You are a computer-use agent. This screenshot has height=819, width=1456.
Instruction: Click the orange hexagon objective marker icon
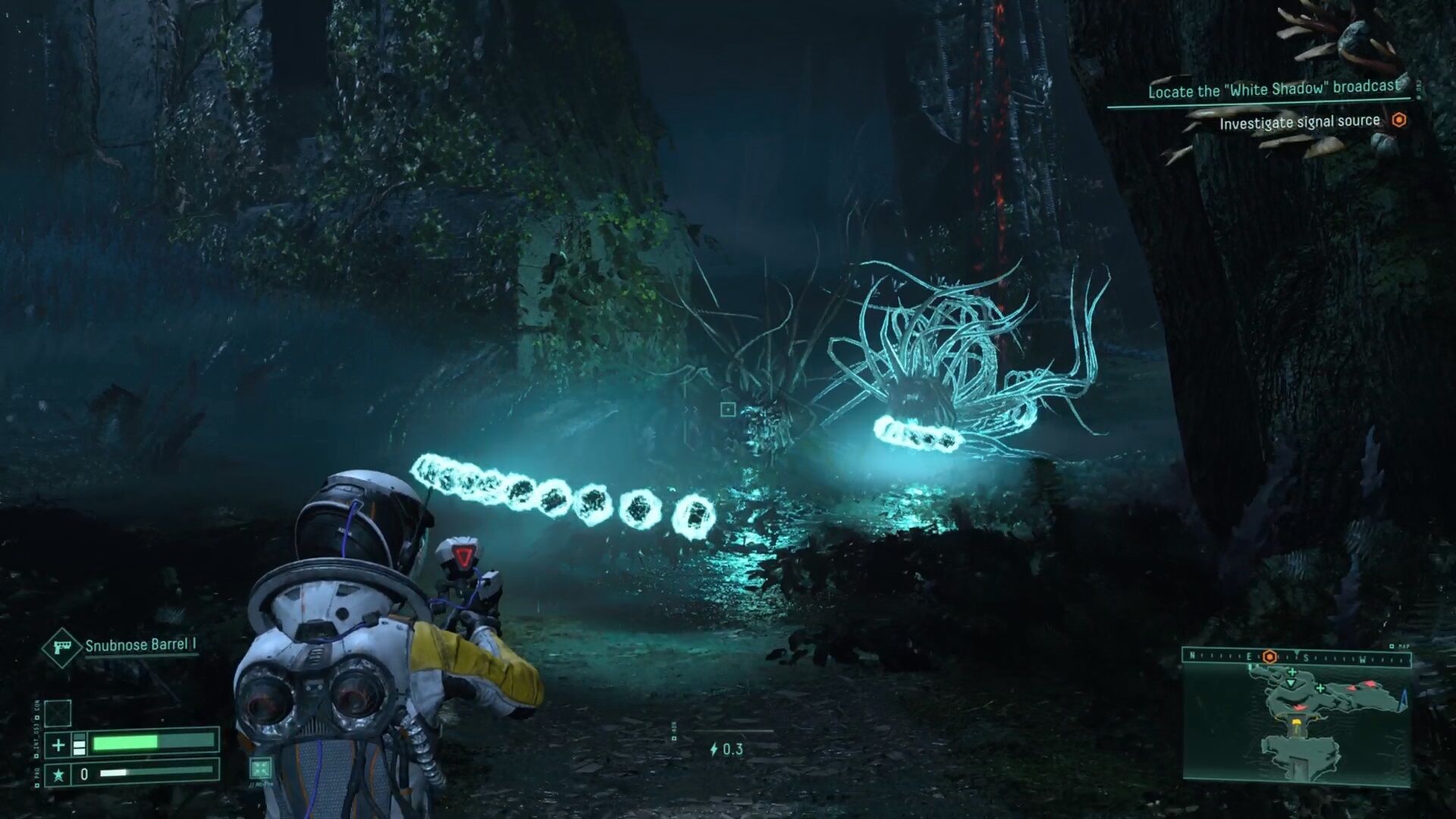(x=1399, y=121)
